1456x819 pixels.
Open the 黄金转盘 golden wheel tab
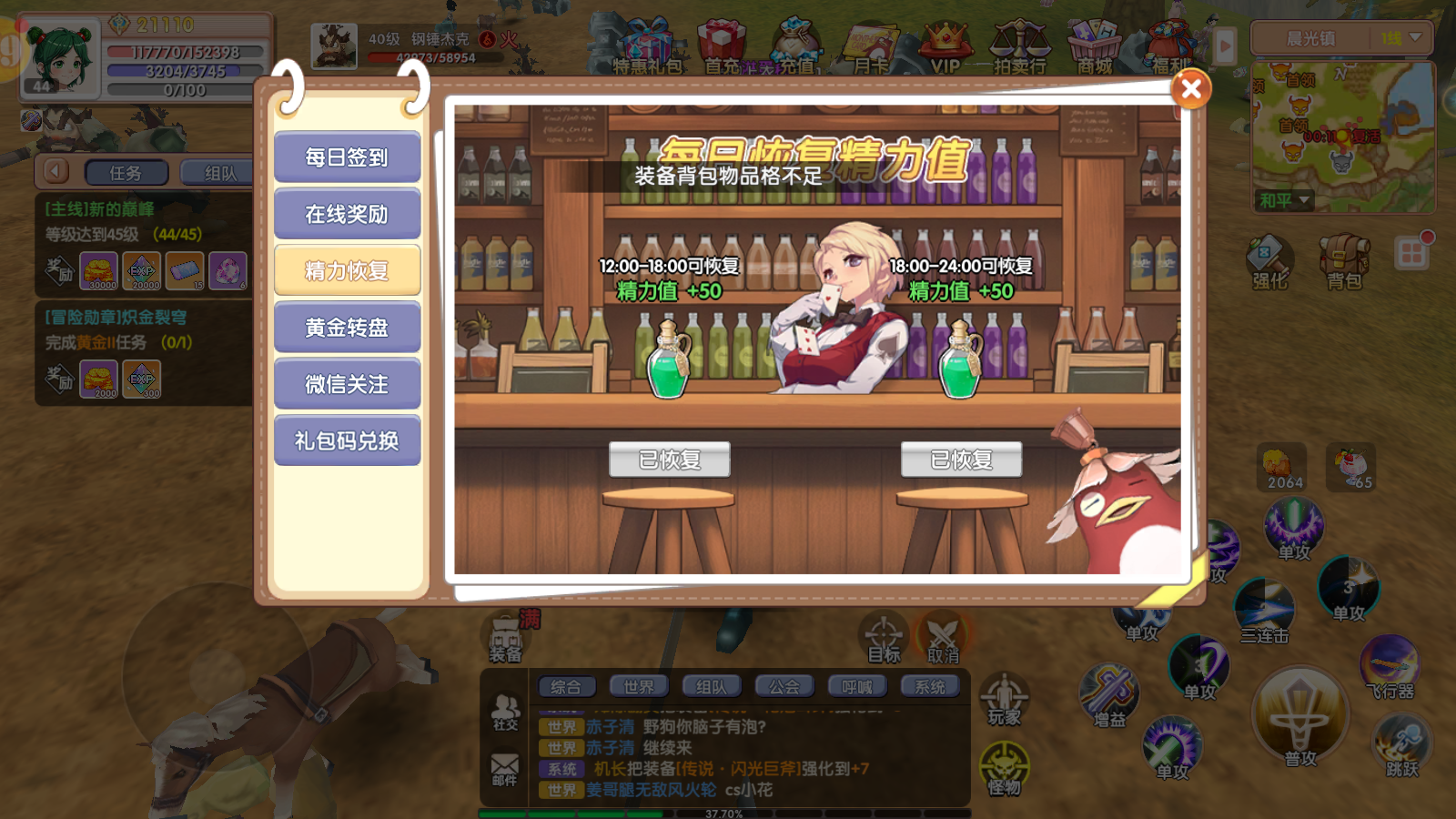point(347,328)
